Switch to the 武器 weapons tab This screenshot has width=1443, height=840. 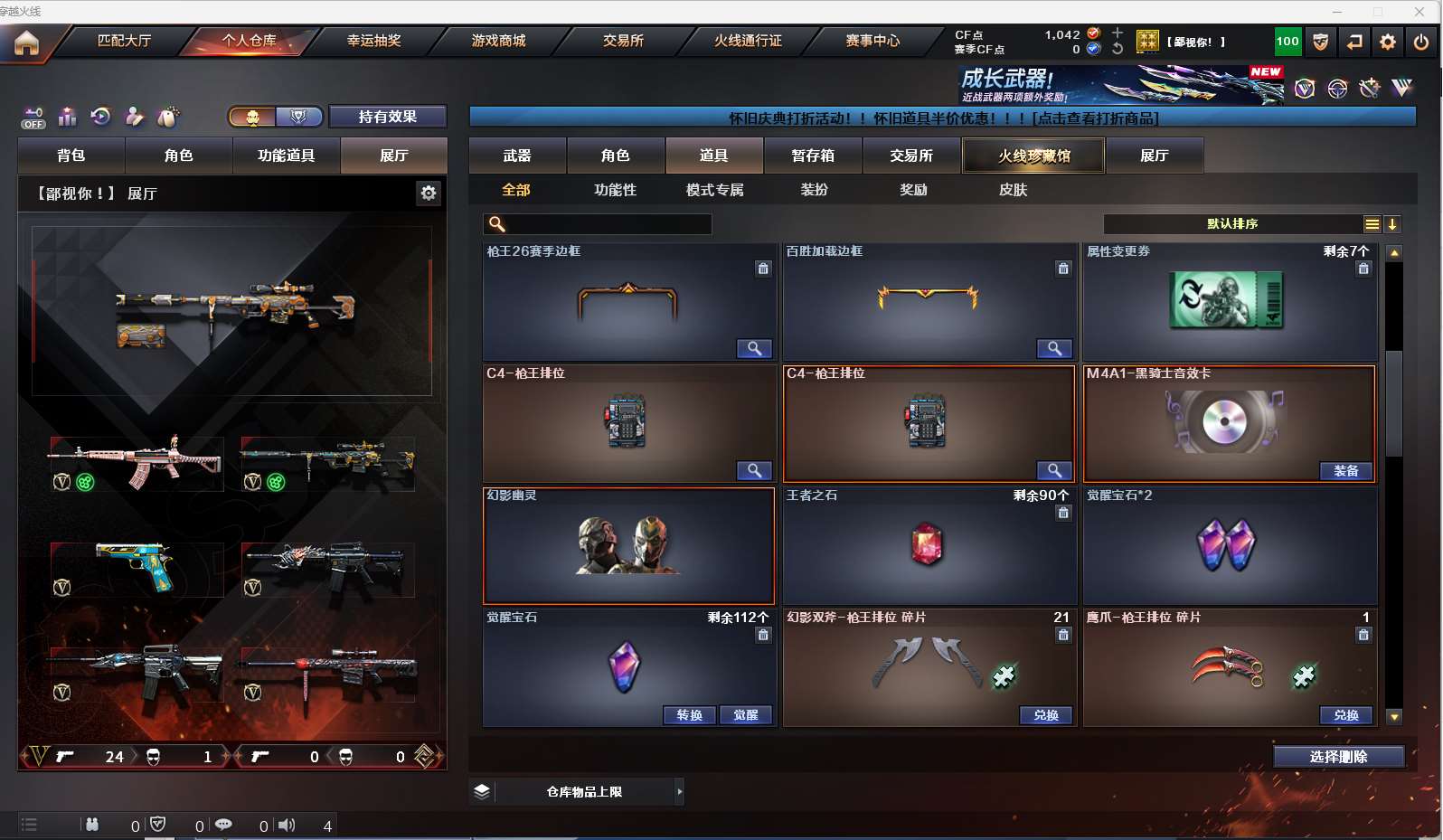click(517, 156)
